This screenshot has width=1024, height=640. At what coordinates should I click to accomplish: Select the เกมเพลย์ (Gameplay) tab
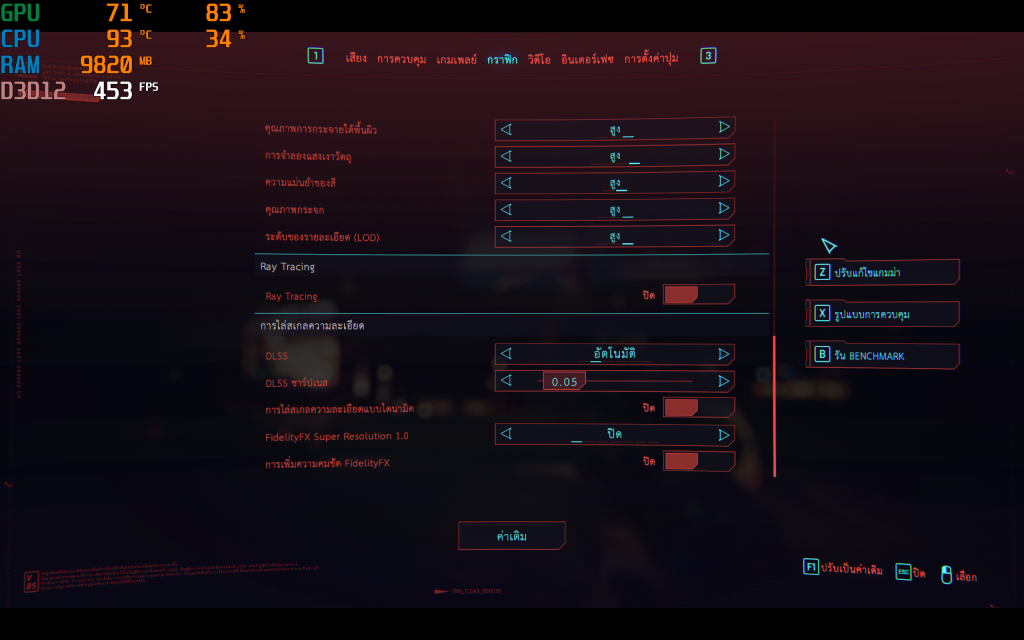[x=457, y=59]
